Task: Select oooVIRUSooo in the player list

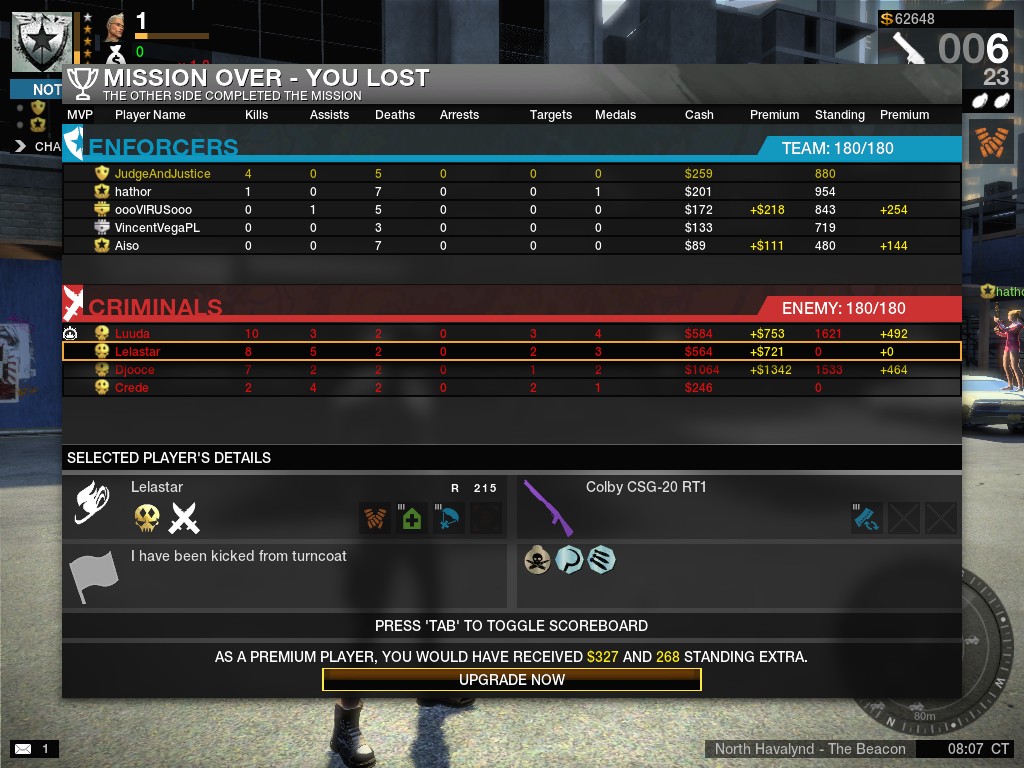Action: tap(153, 210)
